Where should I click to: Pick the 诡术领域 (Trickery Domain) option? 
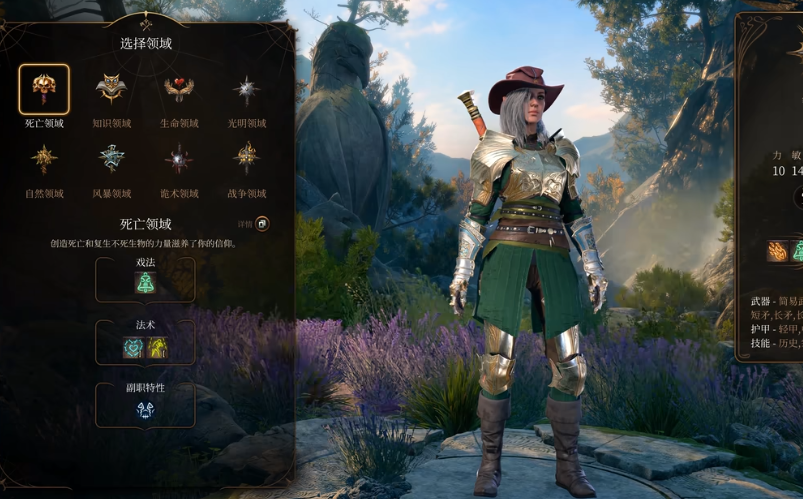(179, 158)
